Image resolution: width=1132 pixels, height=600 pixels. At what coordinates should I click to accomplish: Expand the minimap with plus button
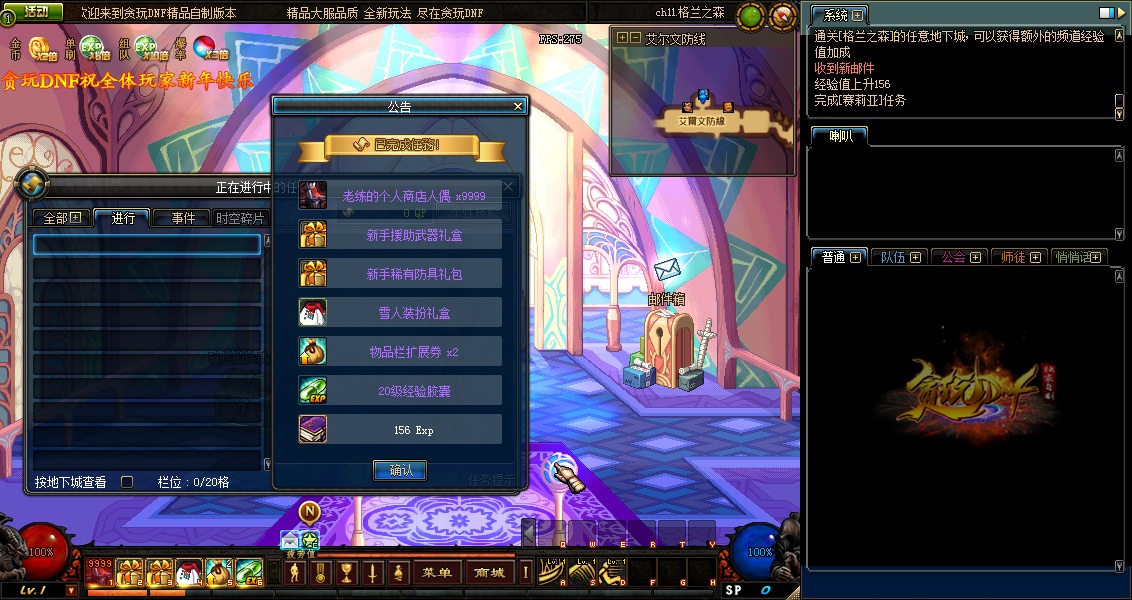click(x=622, y=38)
